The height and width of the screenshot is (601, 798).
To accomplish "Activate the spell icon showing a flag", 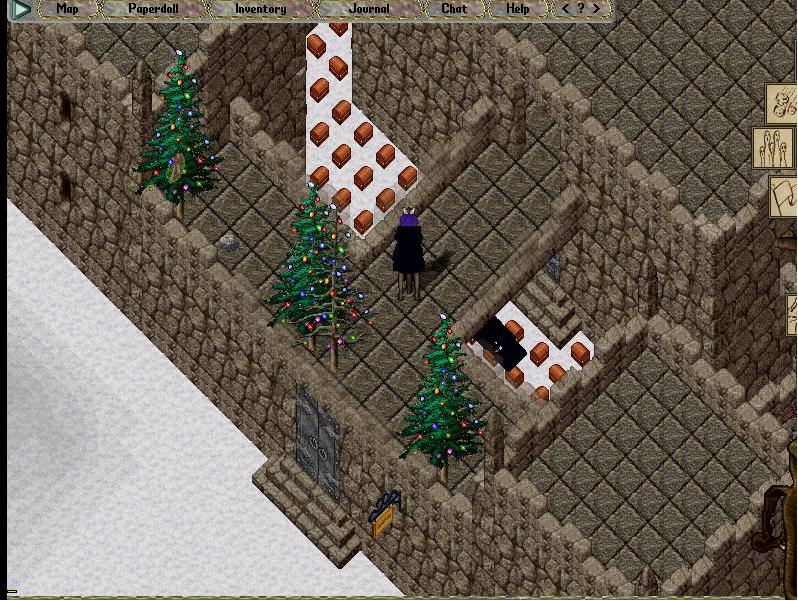I will 783,196.
